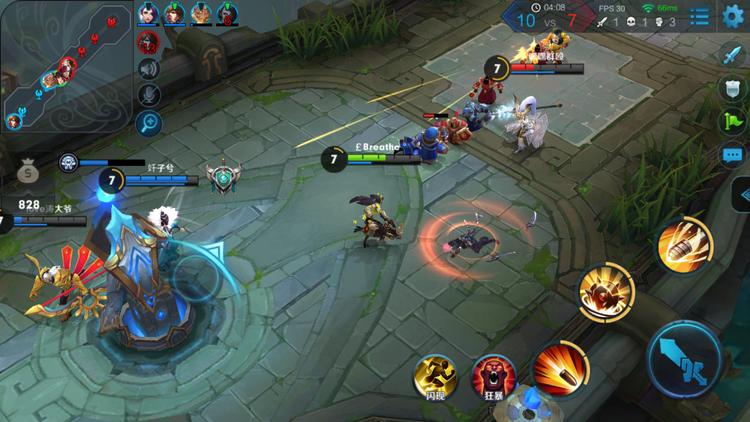
Task: Toggle the speaker sound button
Action: pos(149,68)
